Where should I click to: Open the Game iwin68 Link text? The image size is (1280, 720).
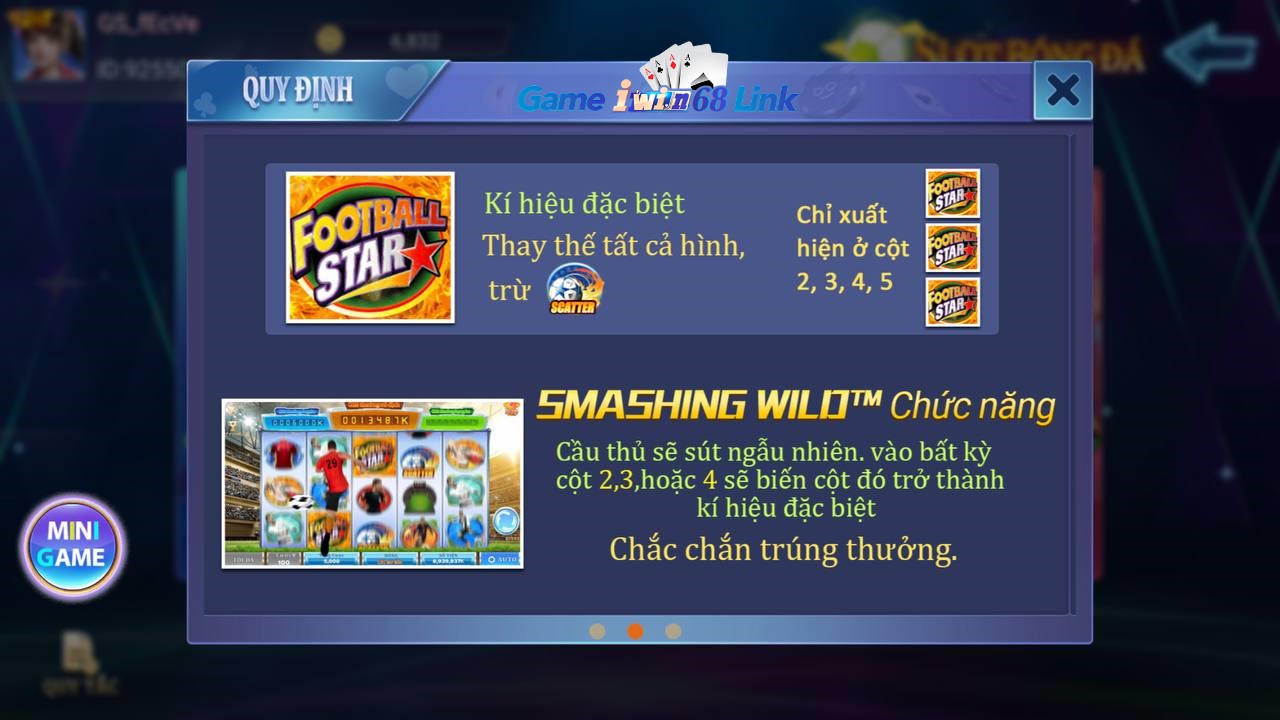pos(657,99)
